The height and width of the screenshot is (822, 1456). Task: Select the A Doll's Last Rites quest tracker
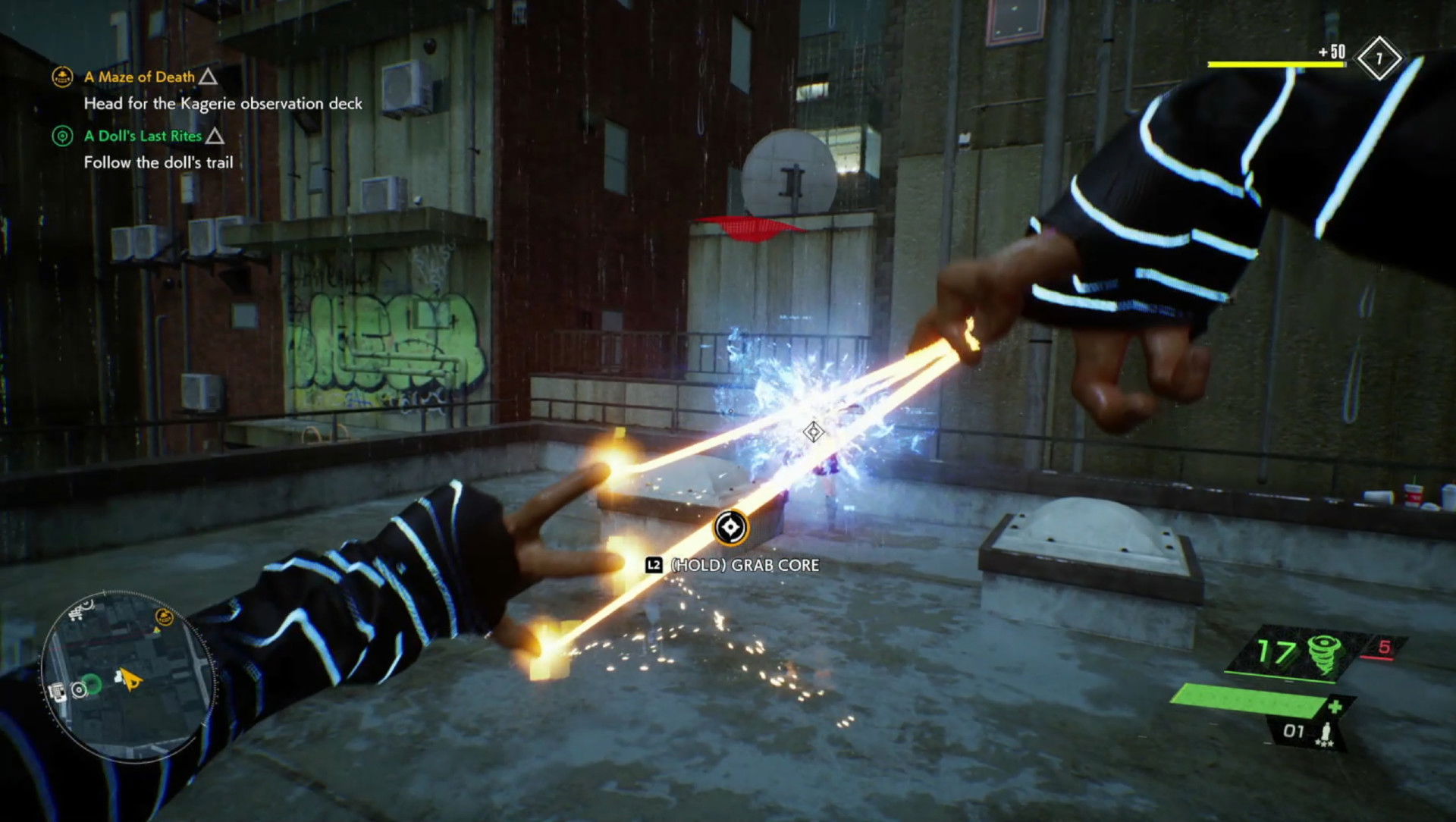(x=143, y=136)
